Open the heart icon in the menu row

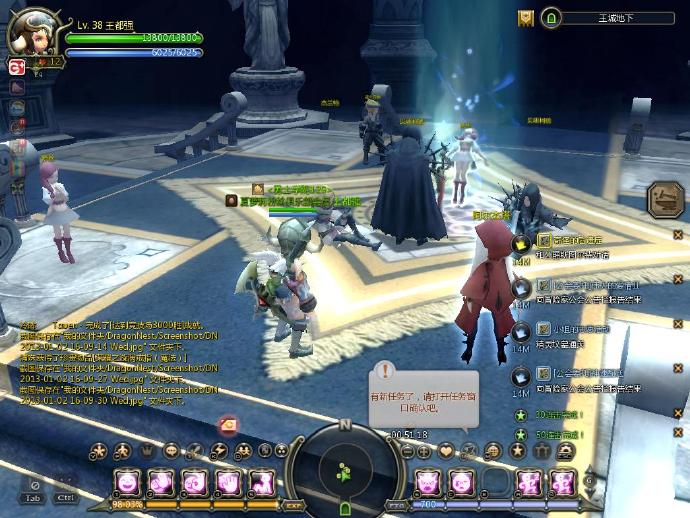coord(446,451)
